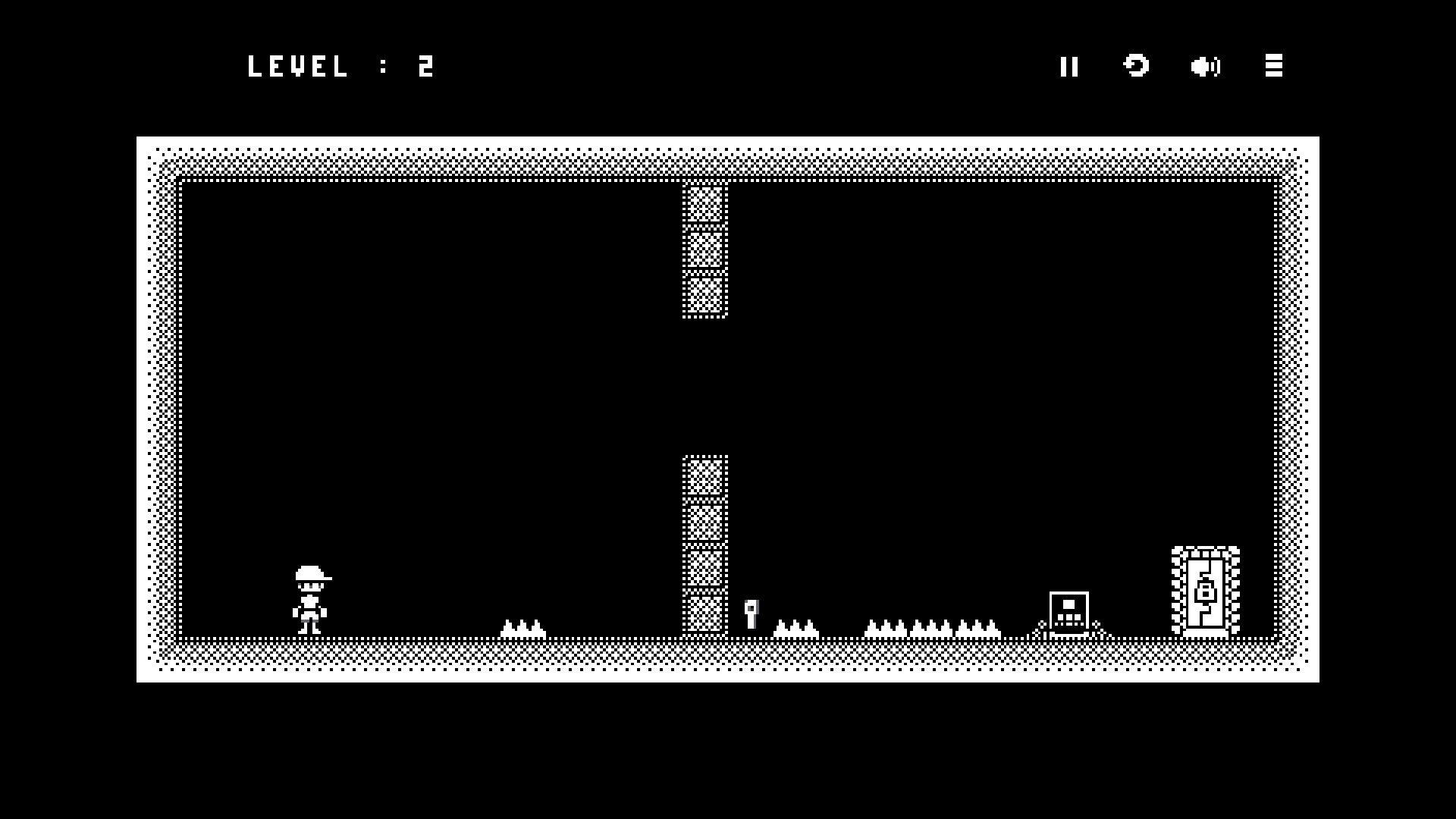
Task: Restart the current level
Action: coord(1136,66)
